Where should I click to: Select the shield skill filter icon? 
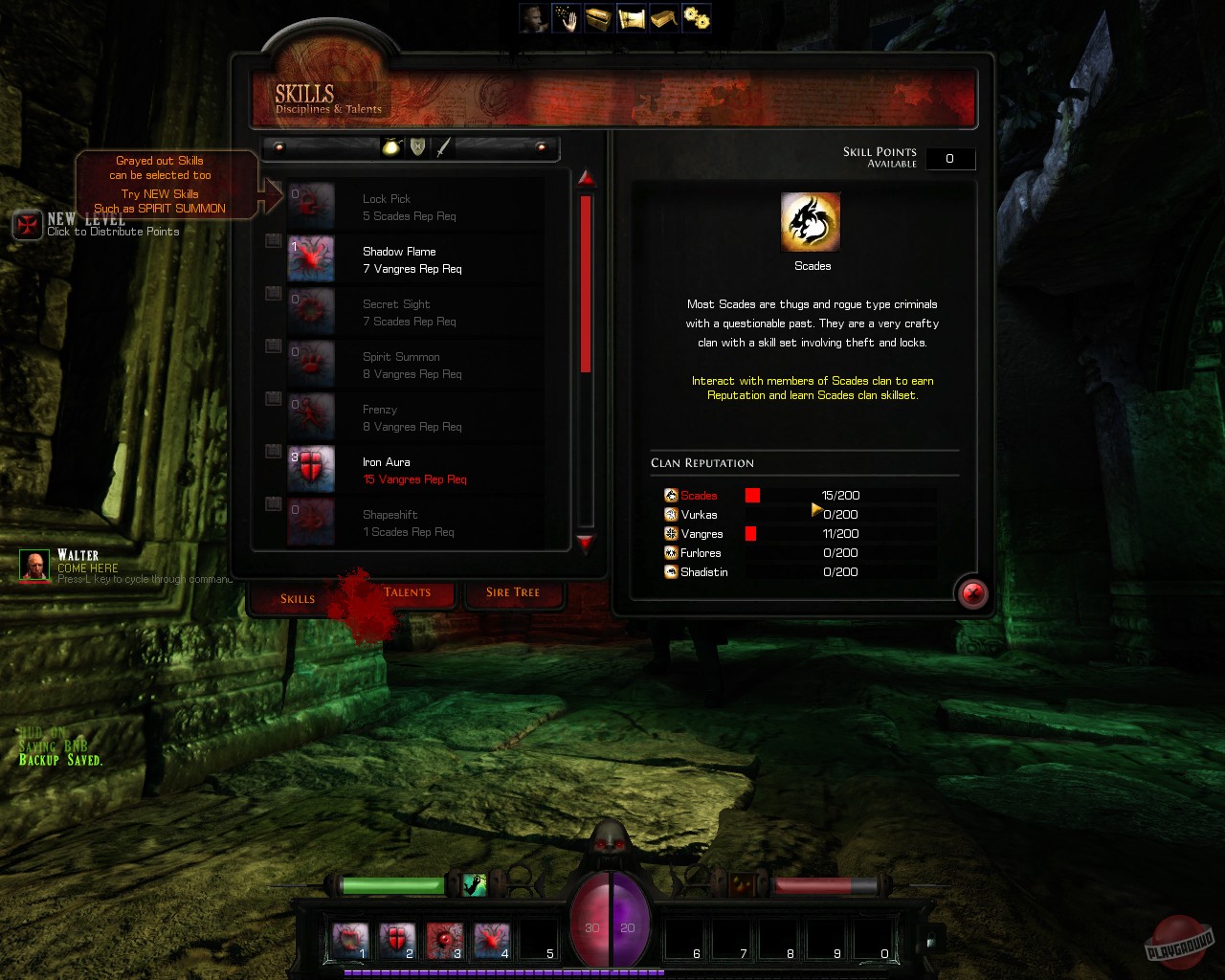click(415, 146)
